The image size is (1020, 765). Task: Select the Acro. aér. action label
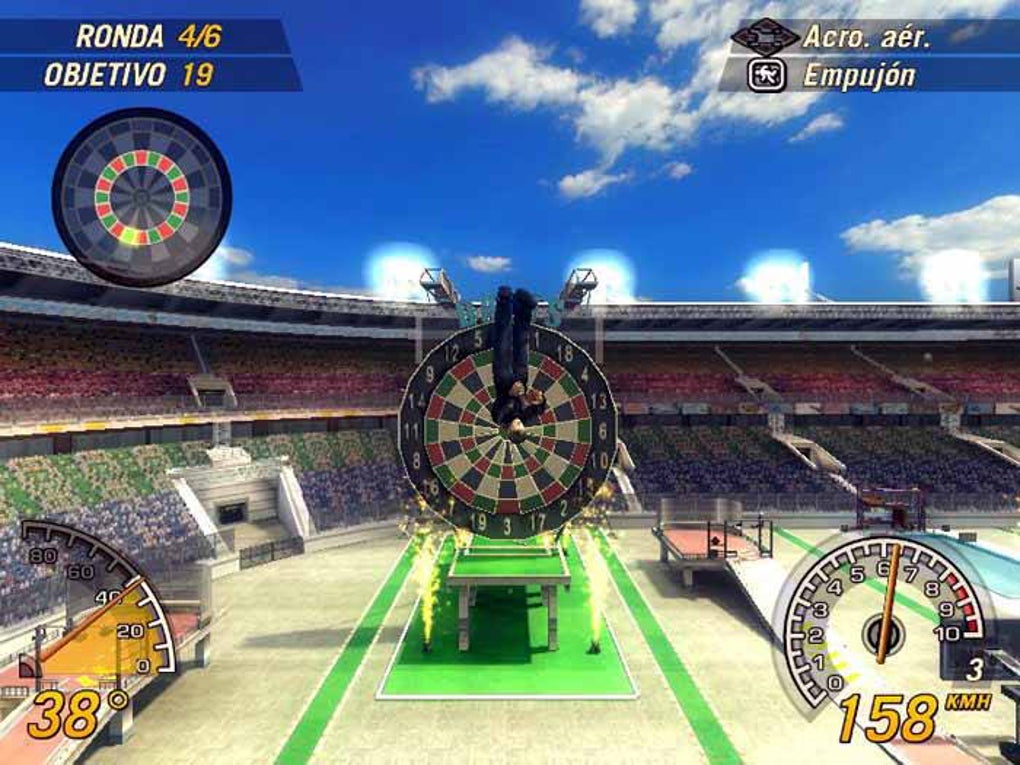866,37
